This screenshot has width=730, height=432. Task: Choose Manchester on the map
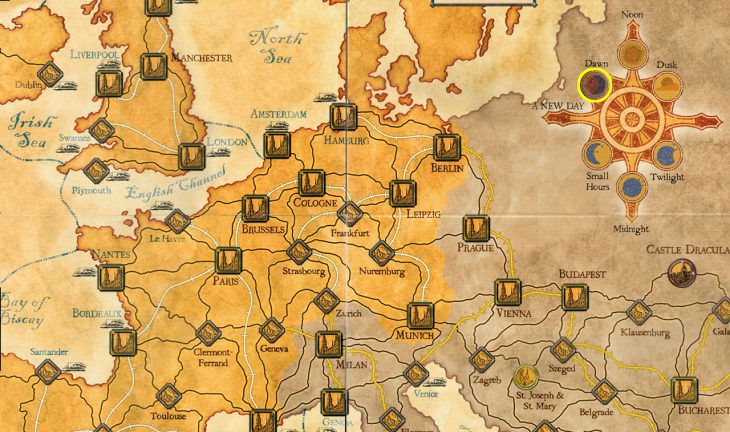pyautogui.click(x=153, y=66)
